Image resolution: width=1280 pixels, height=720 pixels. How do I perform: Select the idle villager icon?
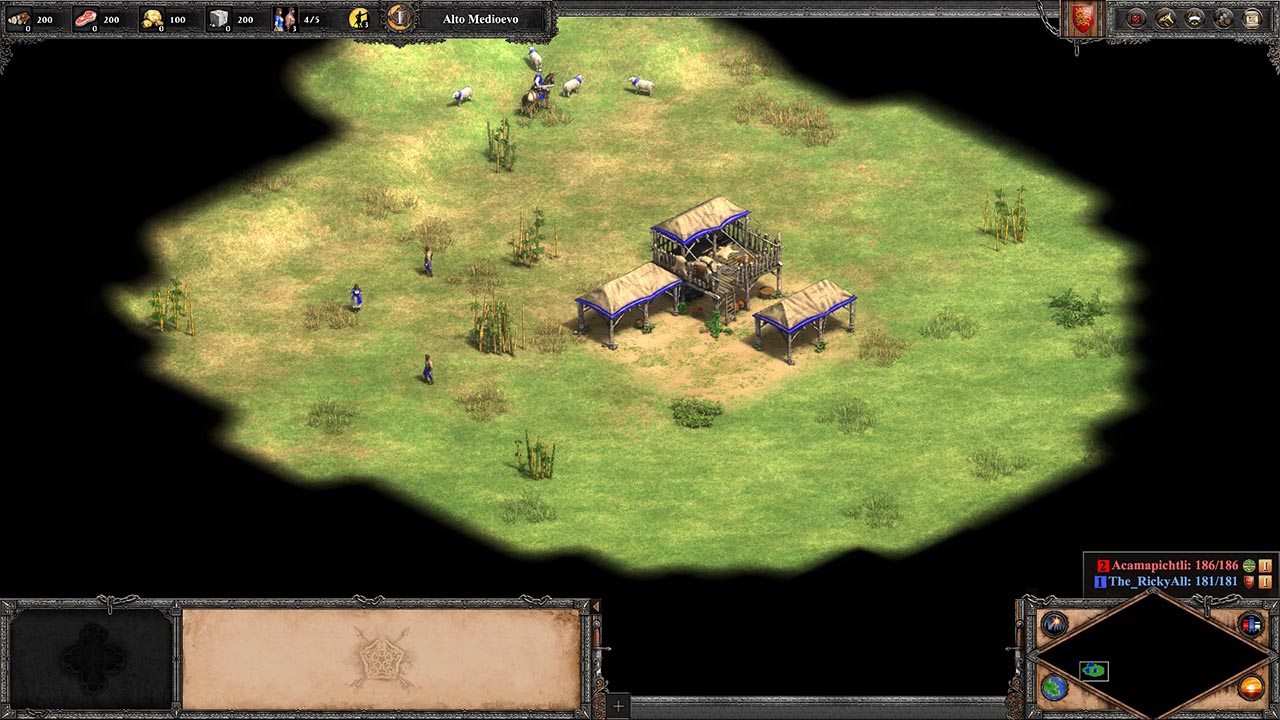pos(360,19)
